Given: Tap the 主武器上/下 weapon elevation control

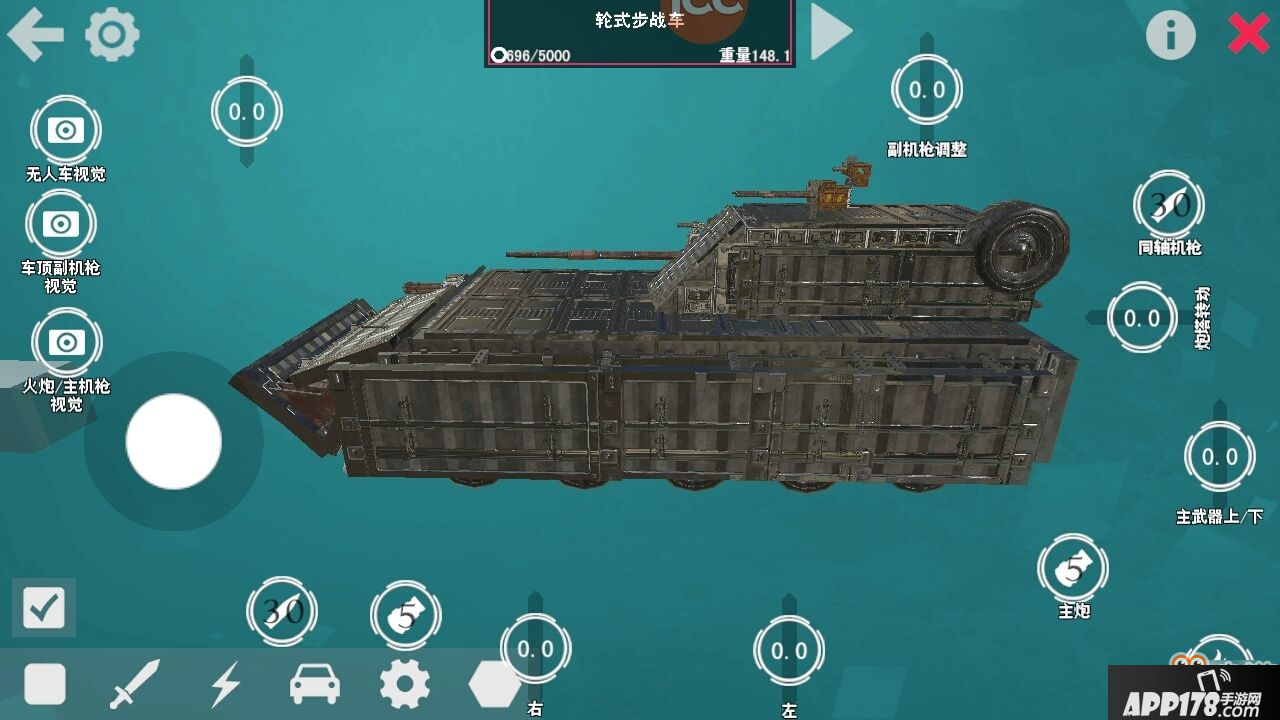Looking at the screenshot, I should pyautogui.click(x=1220, y=458).
